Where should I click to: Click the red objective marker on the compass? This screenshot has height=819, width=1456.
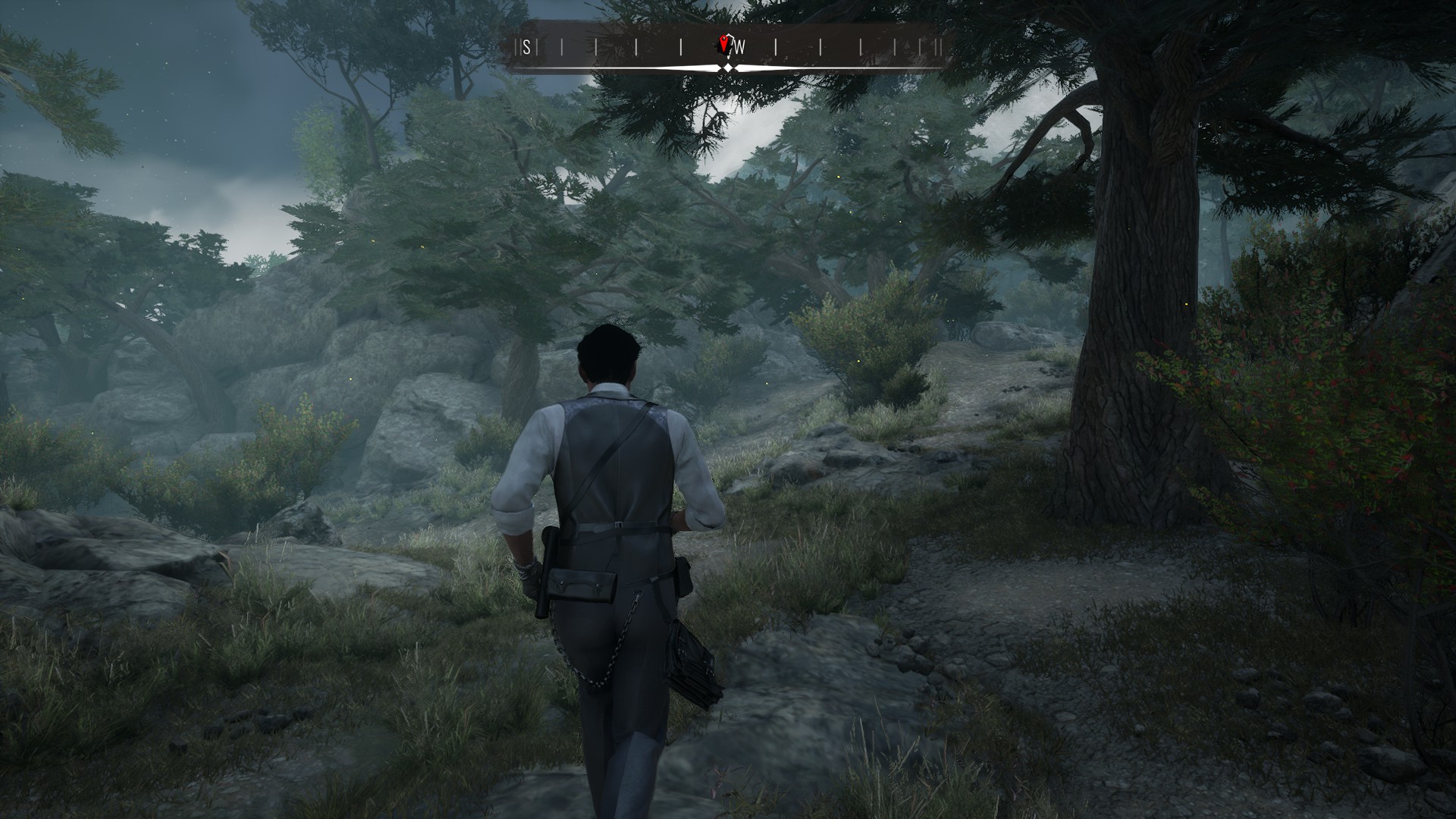(x=725, y=45)
